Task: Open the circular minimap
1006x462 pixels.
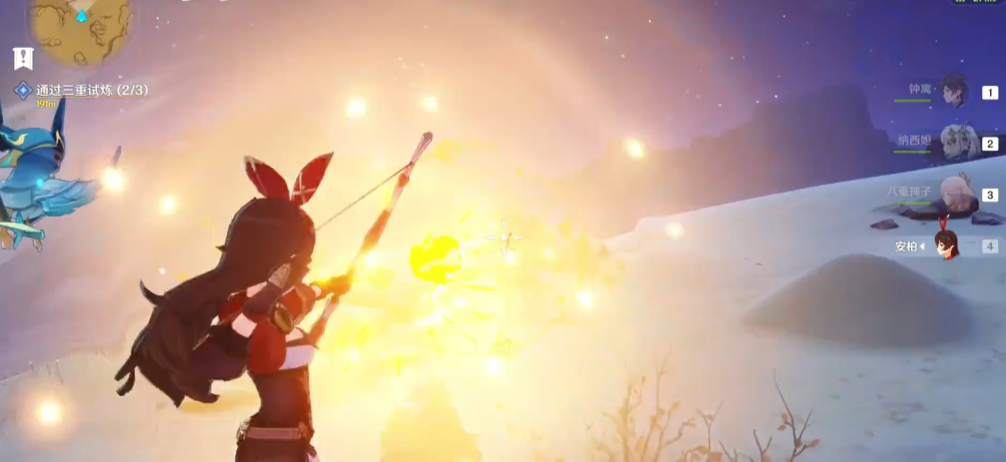Action: point(81,28)
